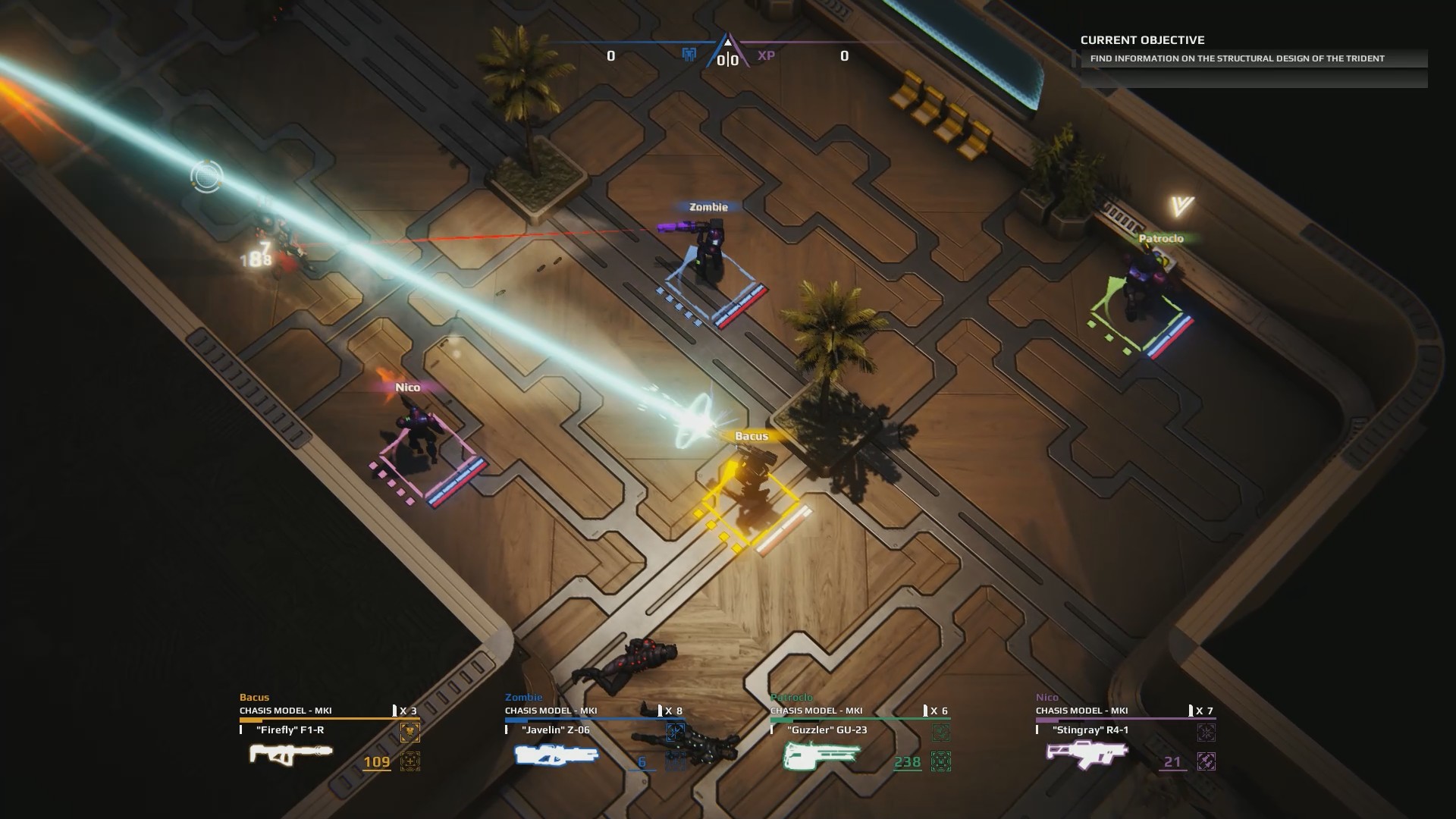Expand Patroclo's ability icon beside GU-23
The height and width of the screenshot is (819, 1456).
coord(941,733)
